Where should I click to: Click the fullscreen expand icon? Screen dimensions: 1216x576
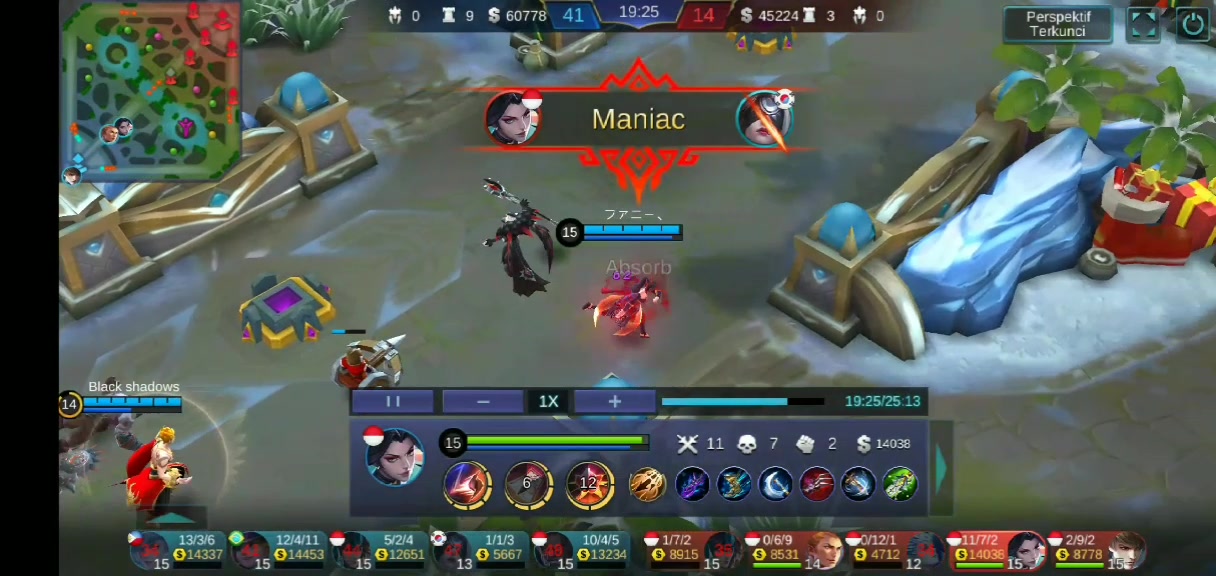[x=1143, y=24]
